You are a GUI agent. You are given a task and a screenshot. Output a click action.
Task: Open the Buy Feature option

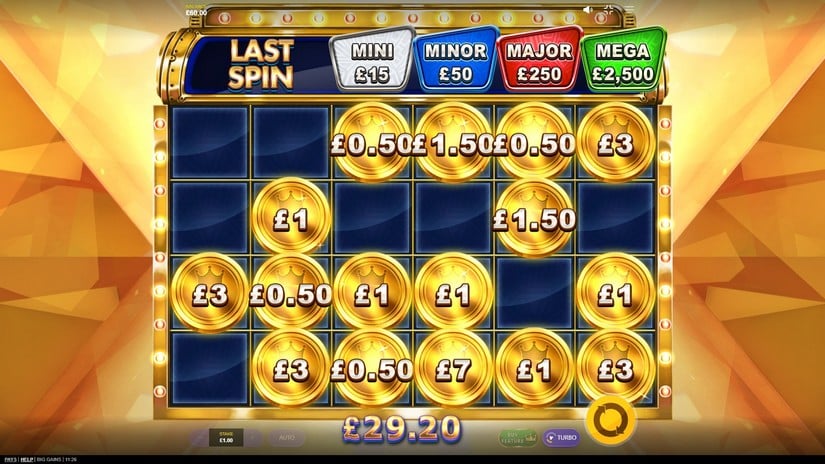point(516,437)
